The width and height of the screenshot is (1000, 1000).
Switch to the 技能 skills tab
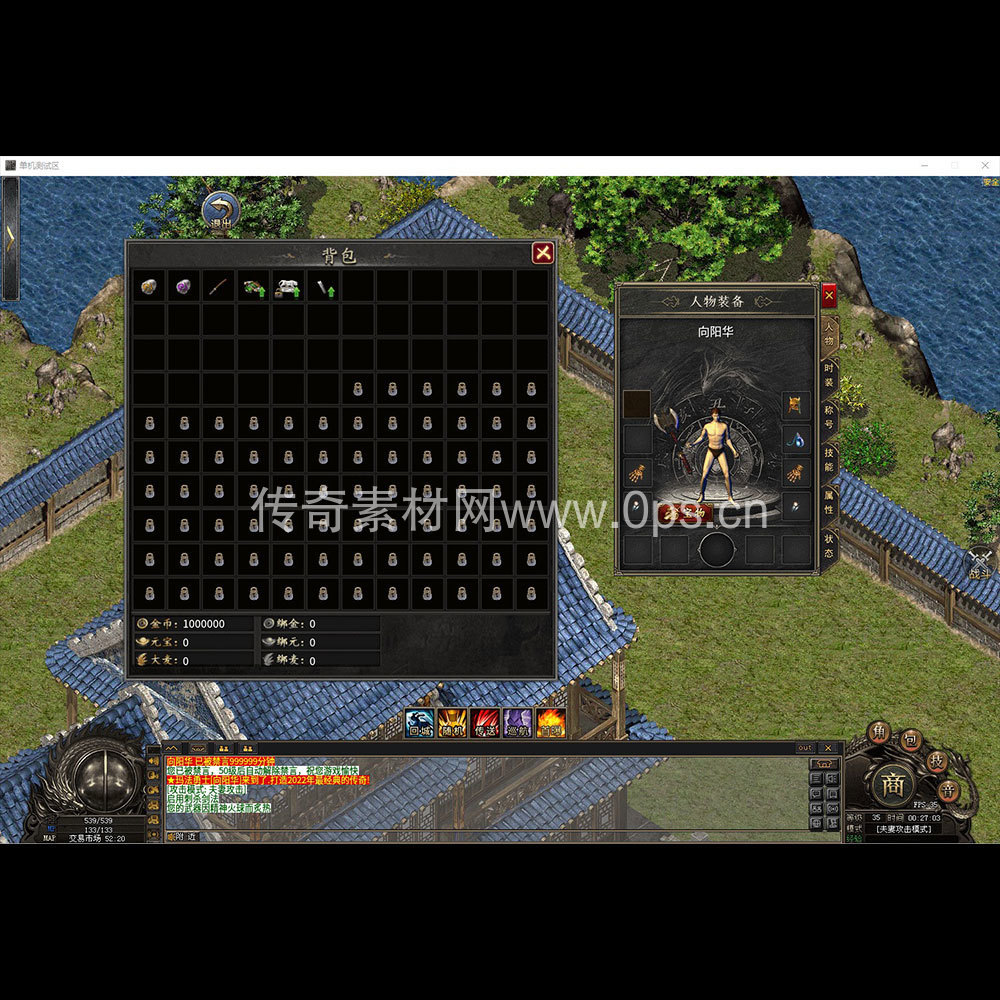tap(829, 460)
